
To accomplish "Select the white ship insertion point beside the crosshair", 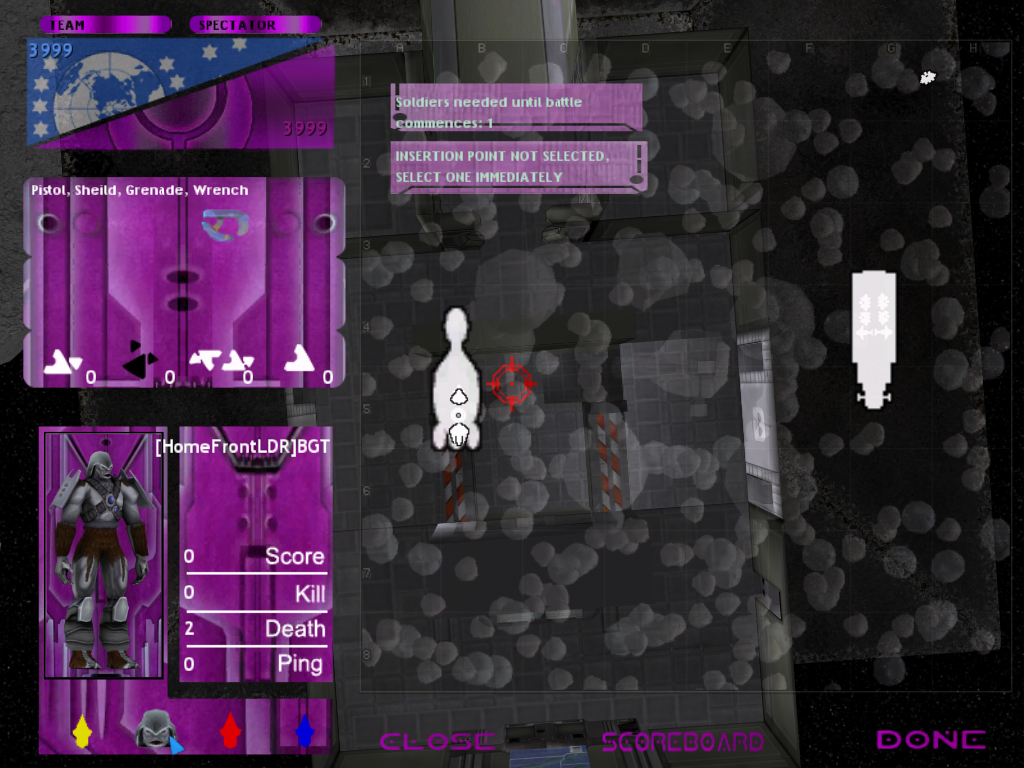I will [457, 380].
